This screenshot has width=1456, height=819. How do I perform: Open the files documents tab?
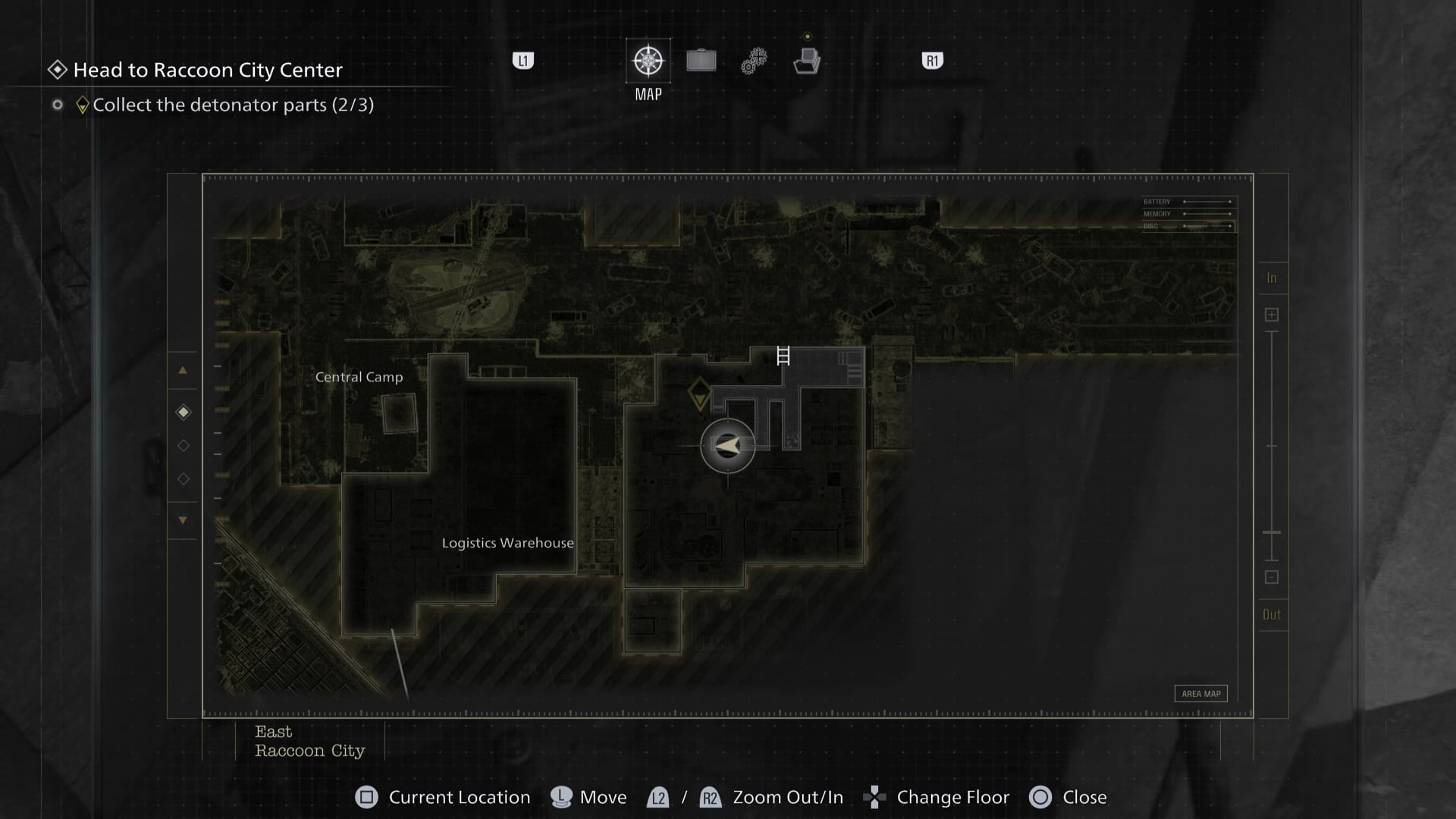tap(807, 61)
